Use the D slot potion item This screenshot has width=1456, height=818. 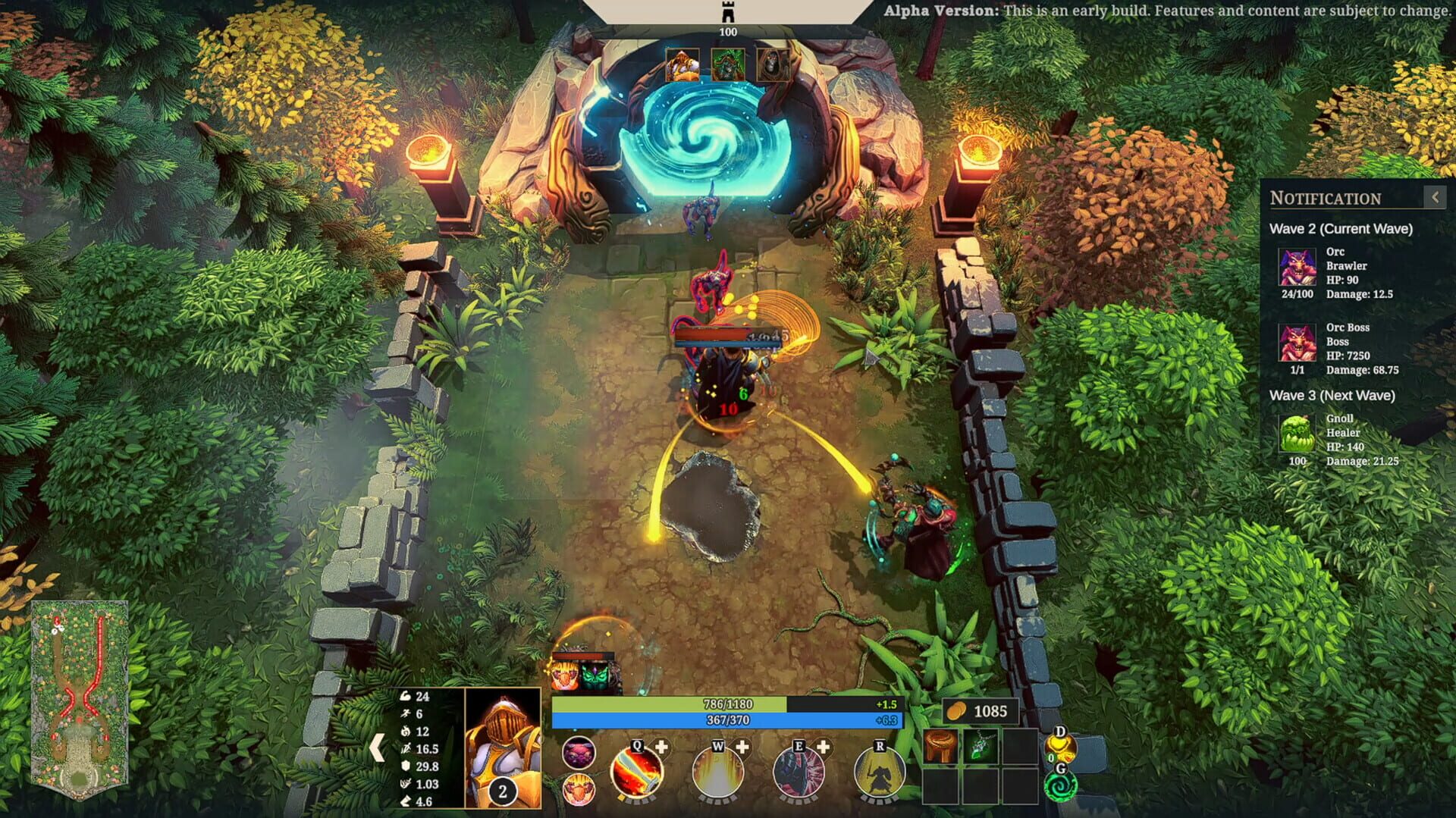1063,747
